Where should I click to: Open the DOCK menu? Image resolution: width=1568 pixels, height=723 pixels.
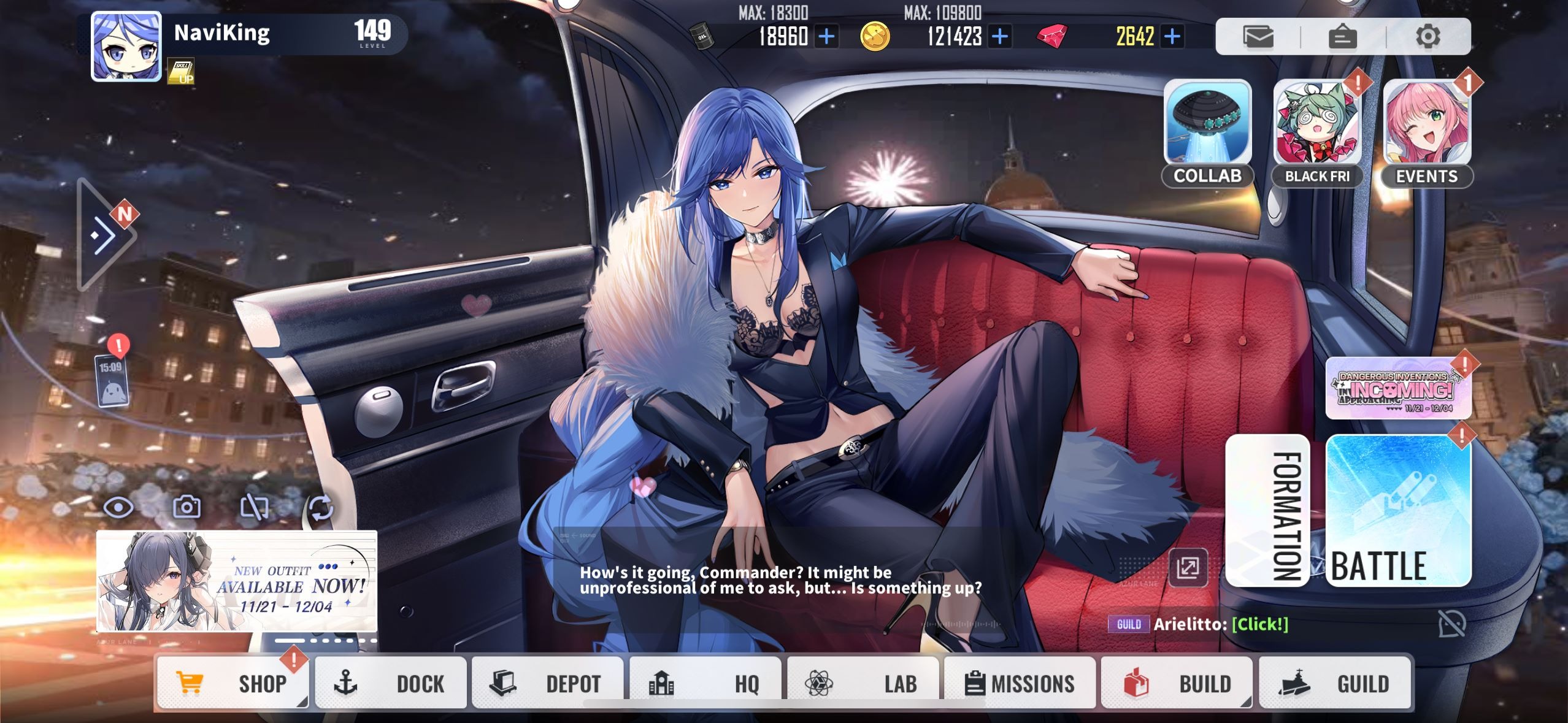click(391, 683)
